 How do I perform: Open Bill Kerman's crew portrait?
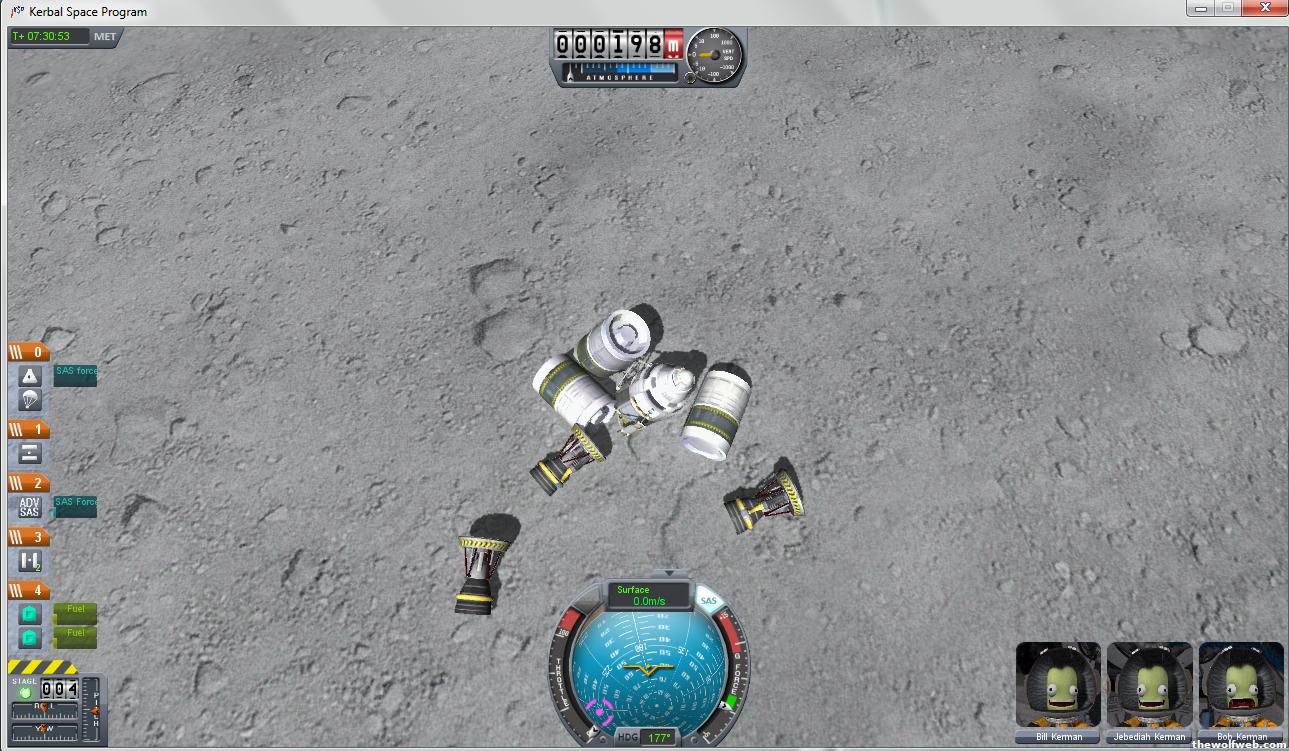[x=1058, y=686]
